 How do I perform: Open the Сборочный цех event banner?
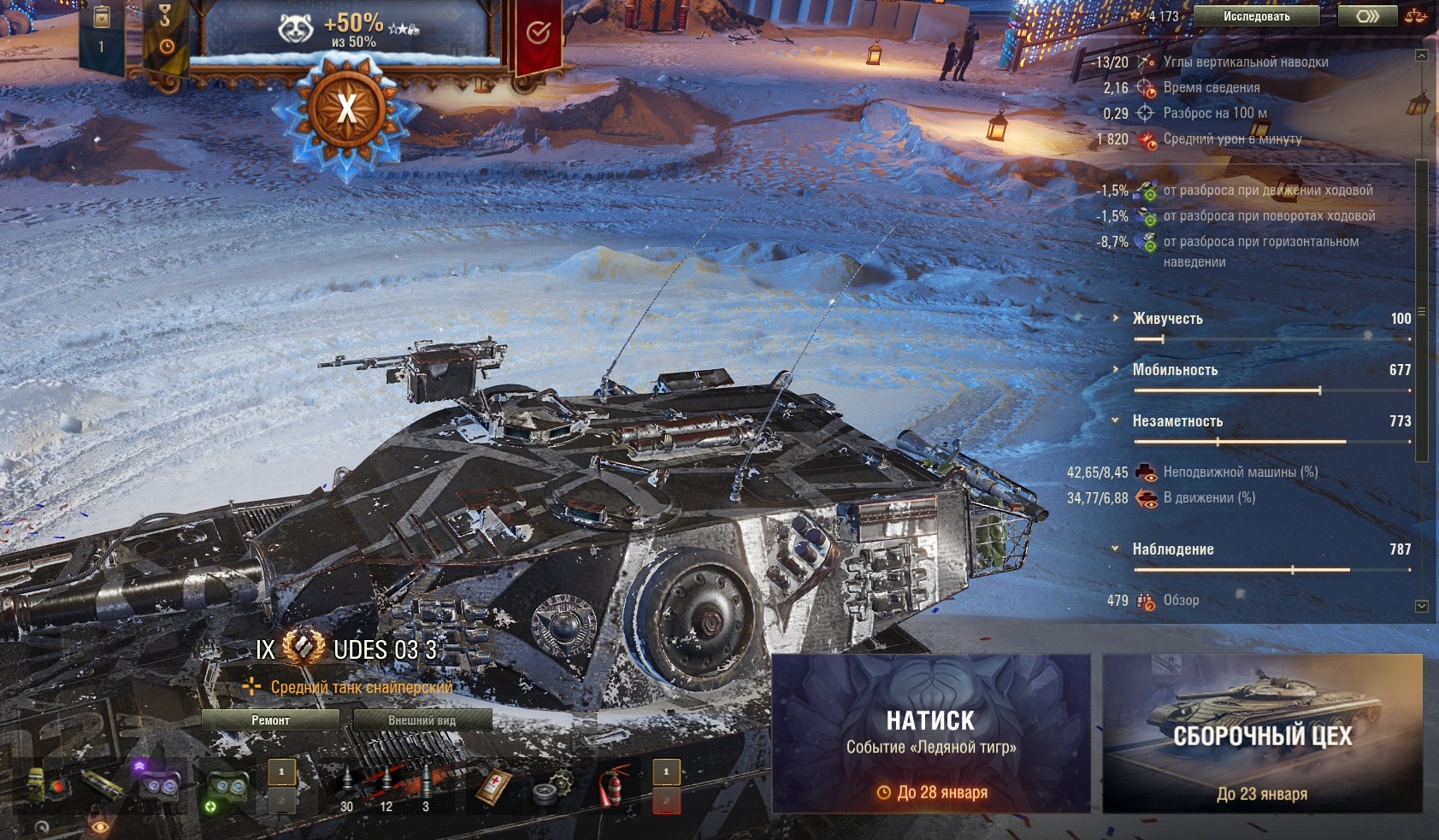tap(1262, 734)
